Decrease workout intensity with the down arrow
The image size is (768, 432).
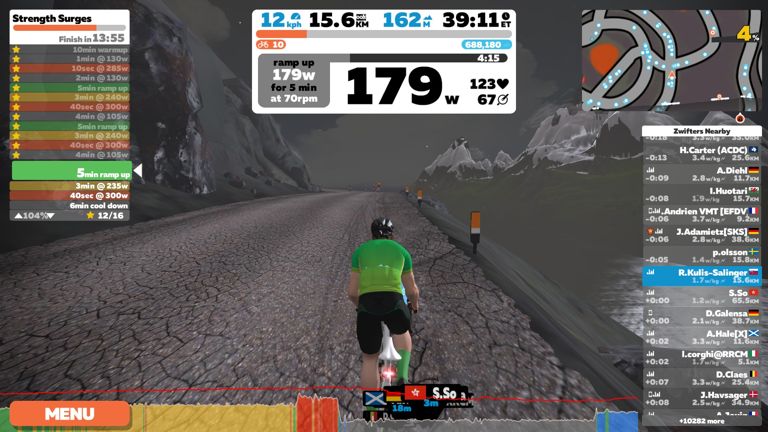pyautogui.click(x=52, y=216)
